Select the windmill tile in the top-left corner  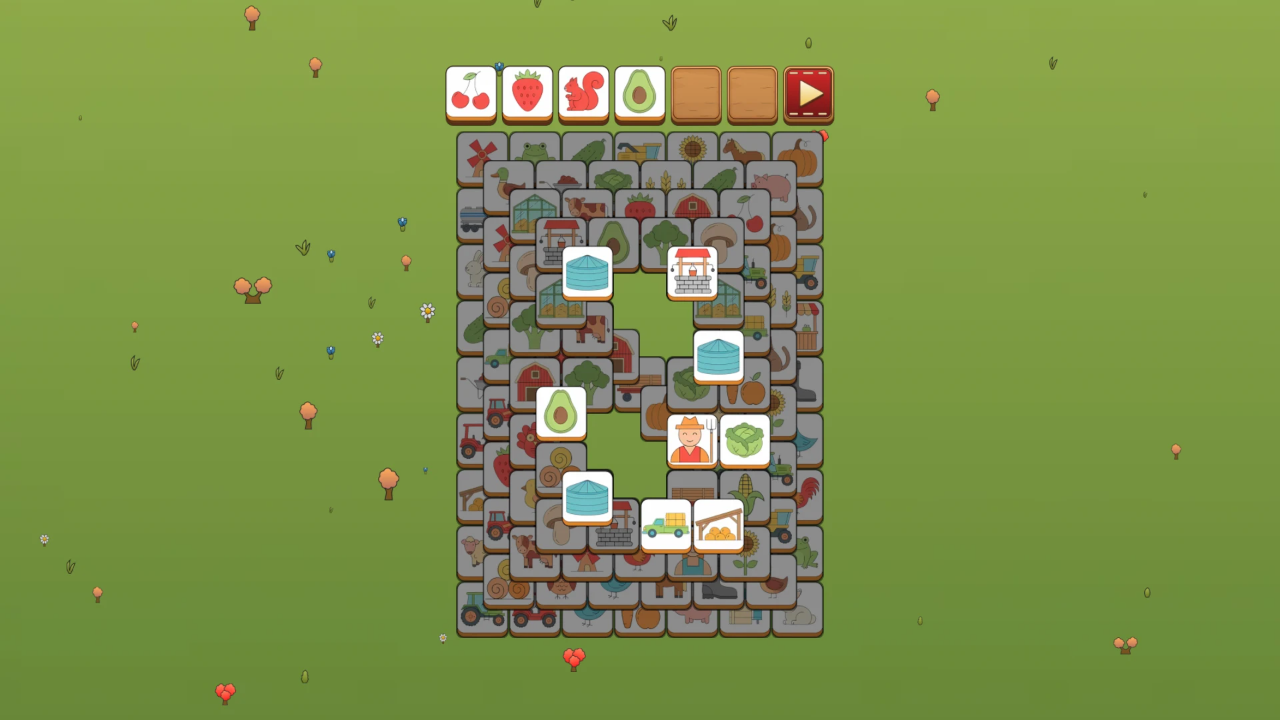point(478,155)
